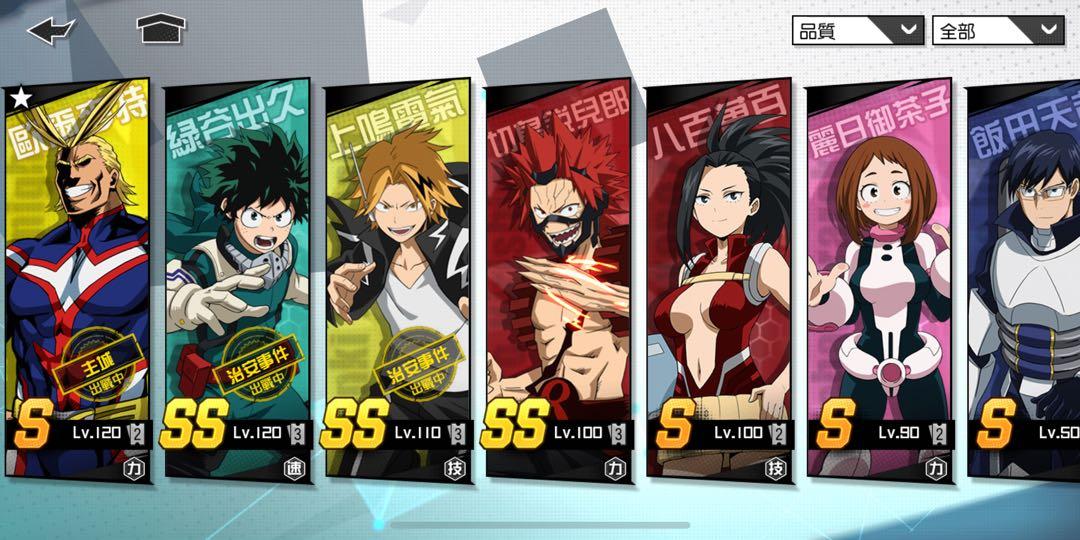Choose the green-haired Midoriya card
Screen dimensions: 1080x540
click(238, 280)
